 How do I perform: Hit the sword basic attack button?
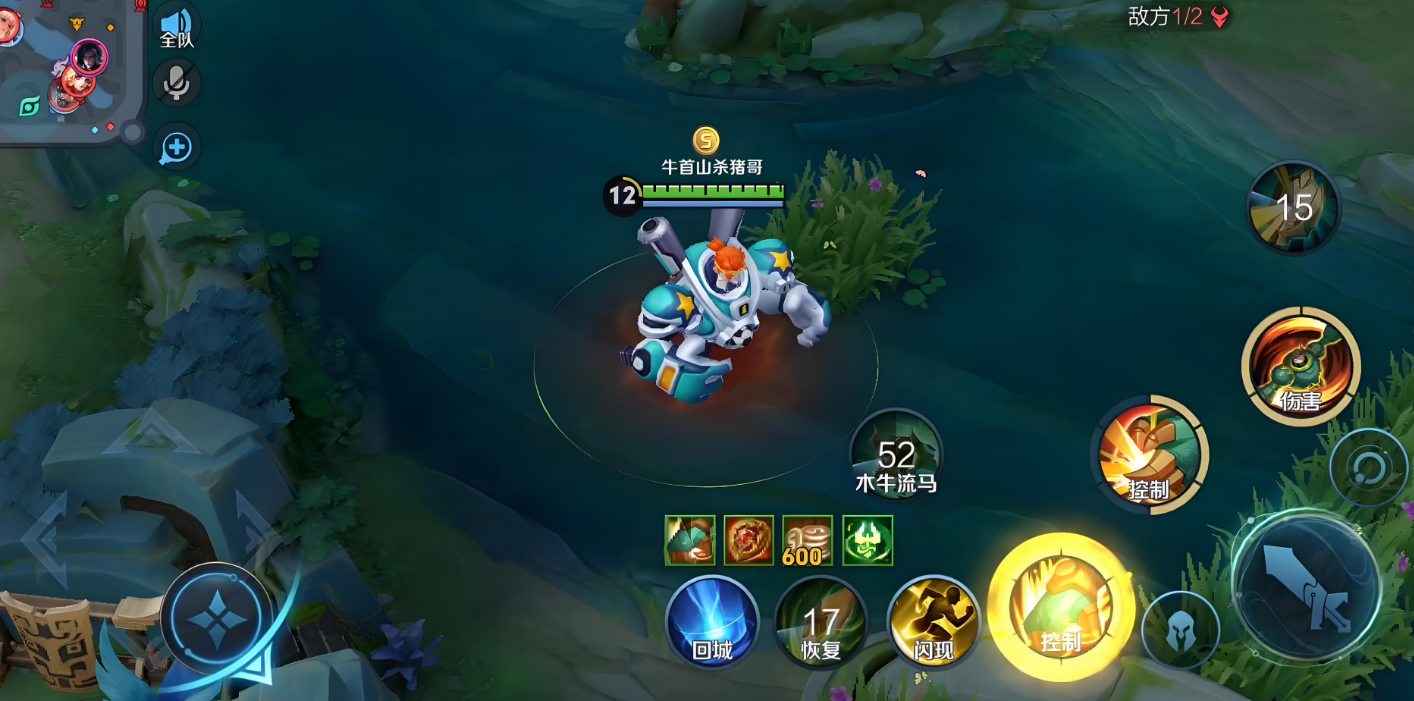pyautogui.click(x=1308, y=584)
